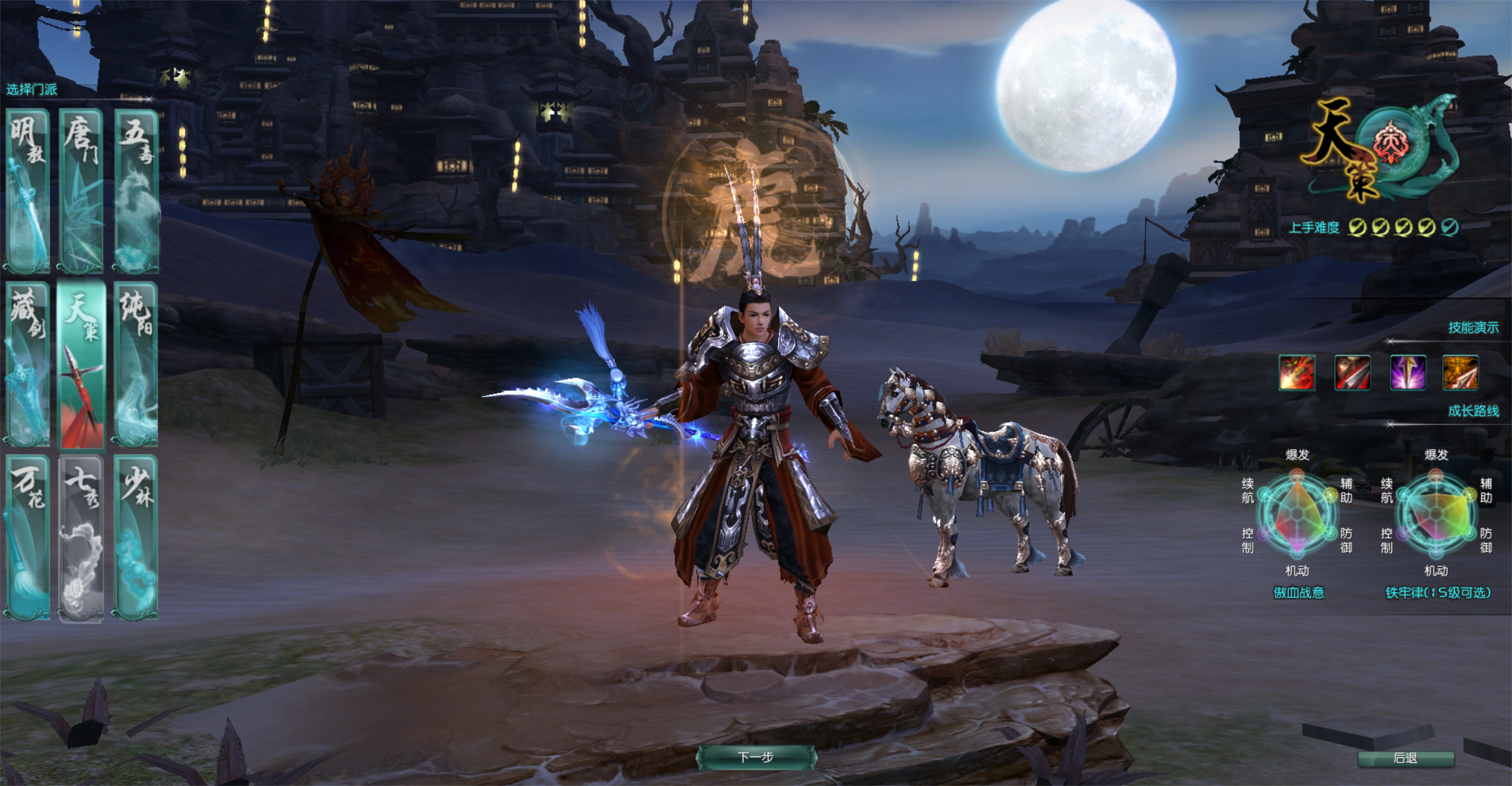Play the orange spear thrust skill demo
This screenshot has width=1512, height=786.
click(x=1461, y=373)
